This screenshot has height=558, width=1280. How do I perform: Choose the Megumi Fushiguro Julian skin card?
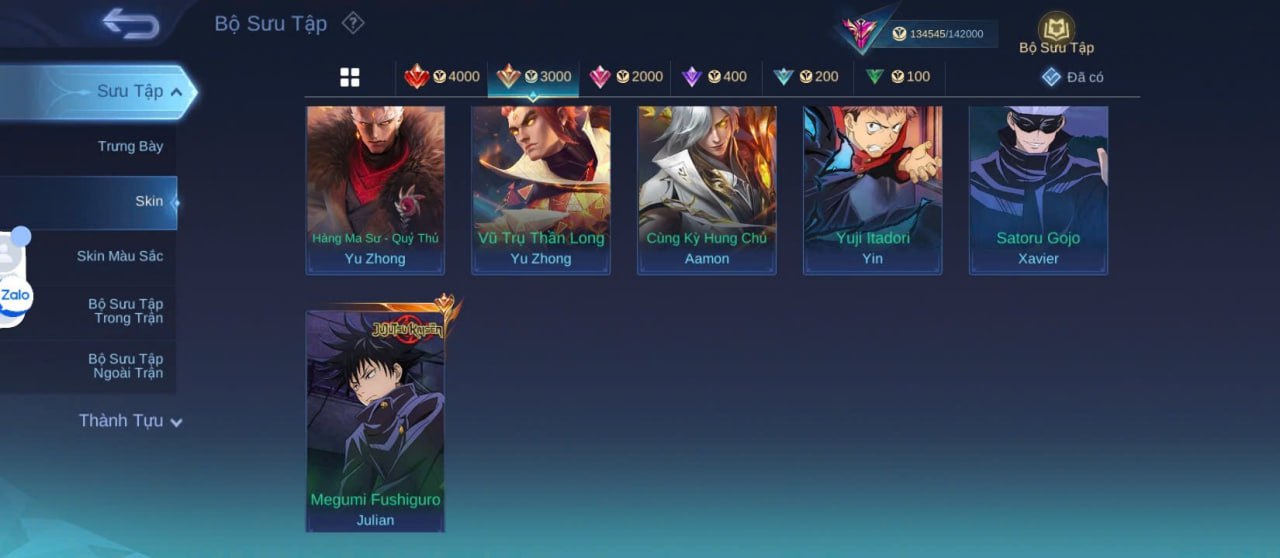pyautogui.click(x=375, y=420)
